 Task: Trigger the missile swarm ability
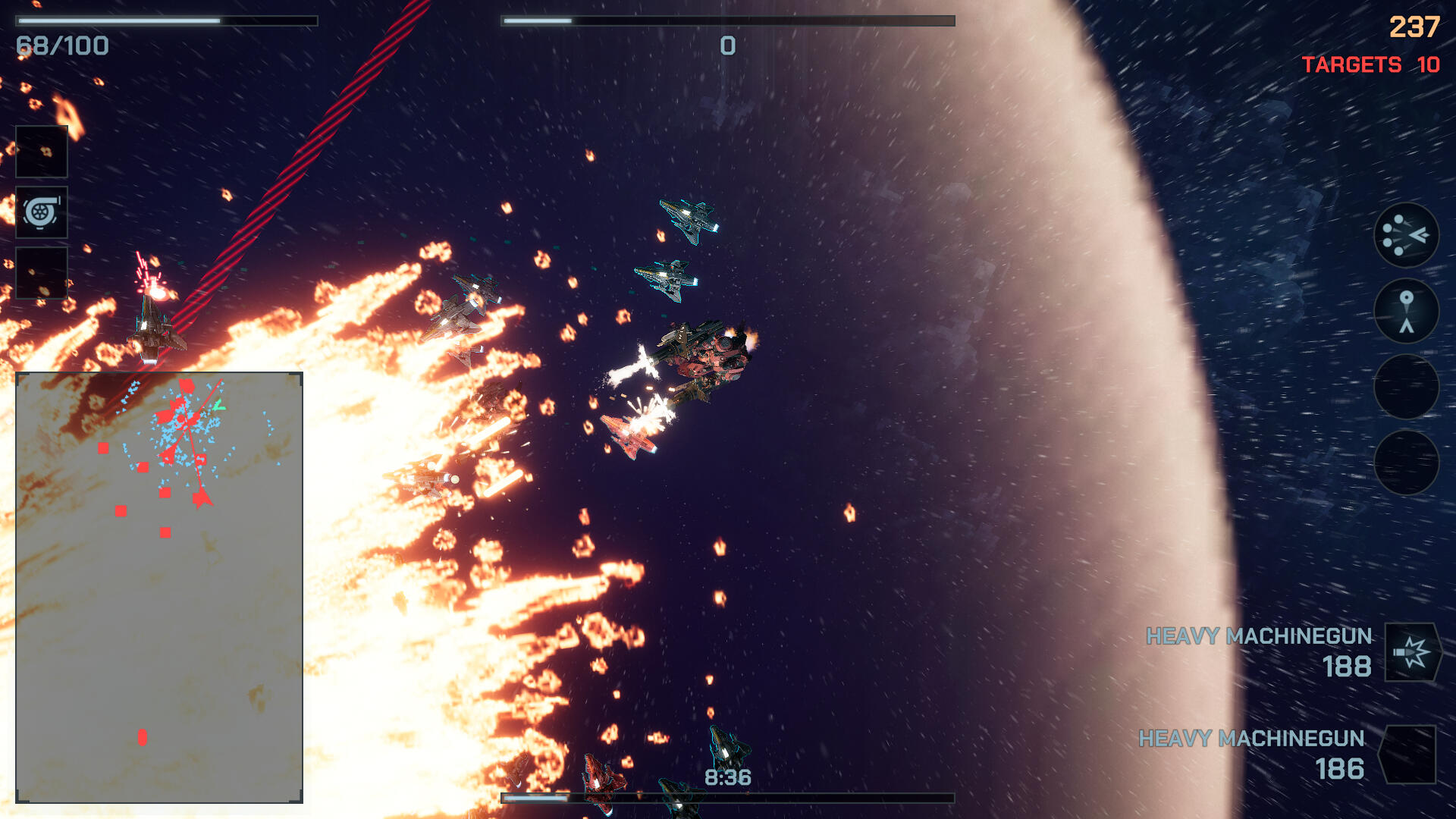(1406, 235)
